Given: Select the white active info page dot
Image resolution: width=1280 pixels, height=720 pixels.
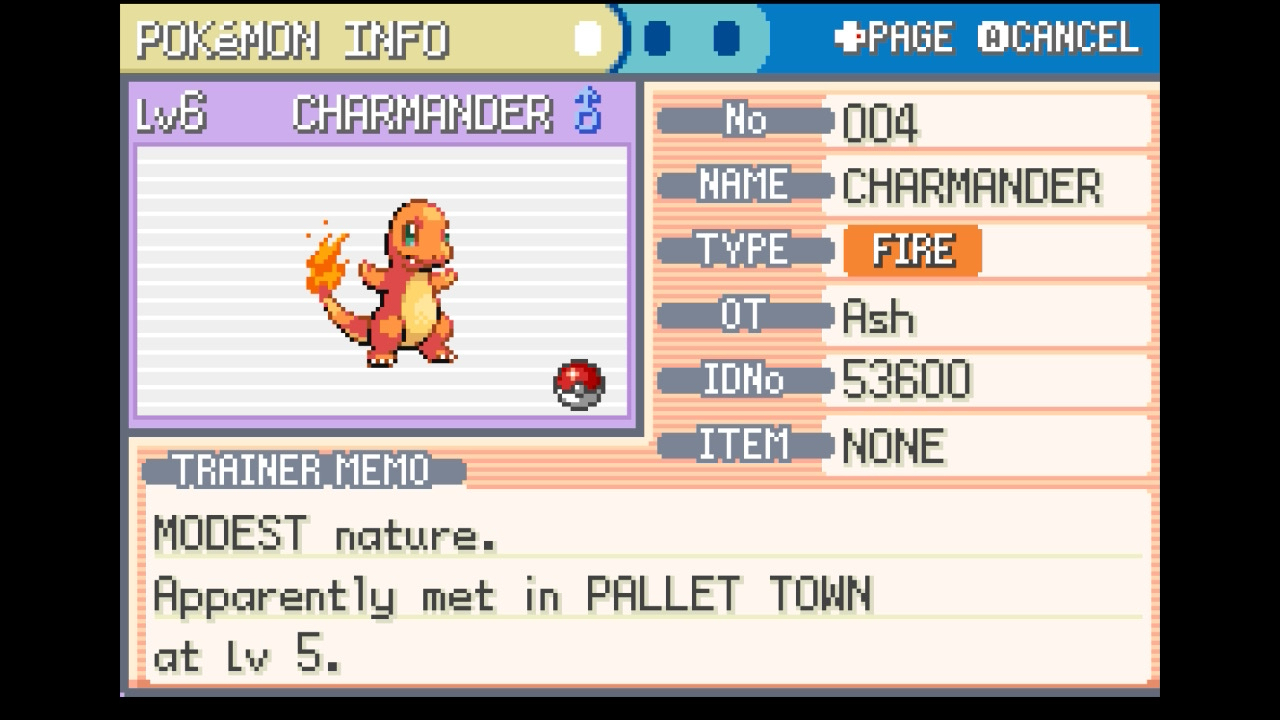Looking at the screenshot, I should click(x=588, y=39).
